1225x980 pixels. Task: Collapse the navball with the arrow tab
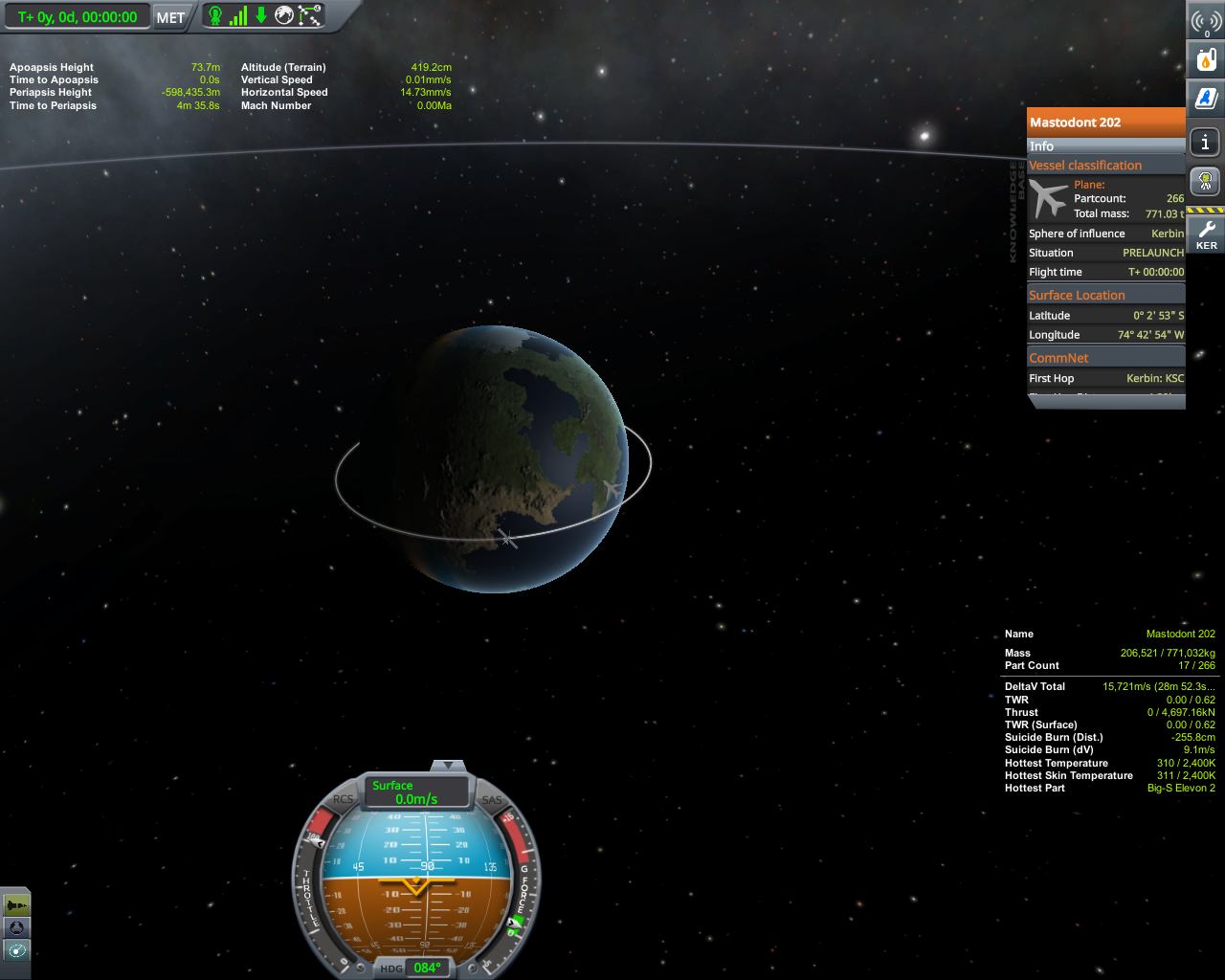447,766
